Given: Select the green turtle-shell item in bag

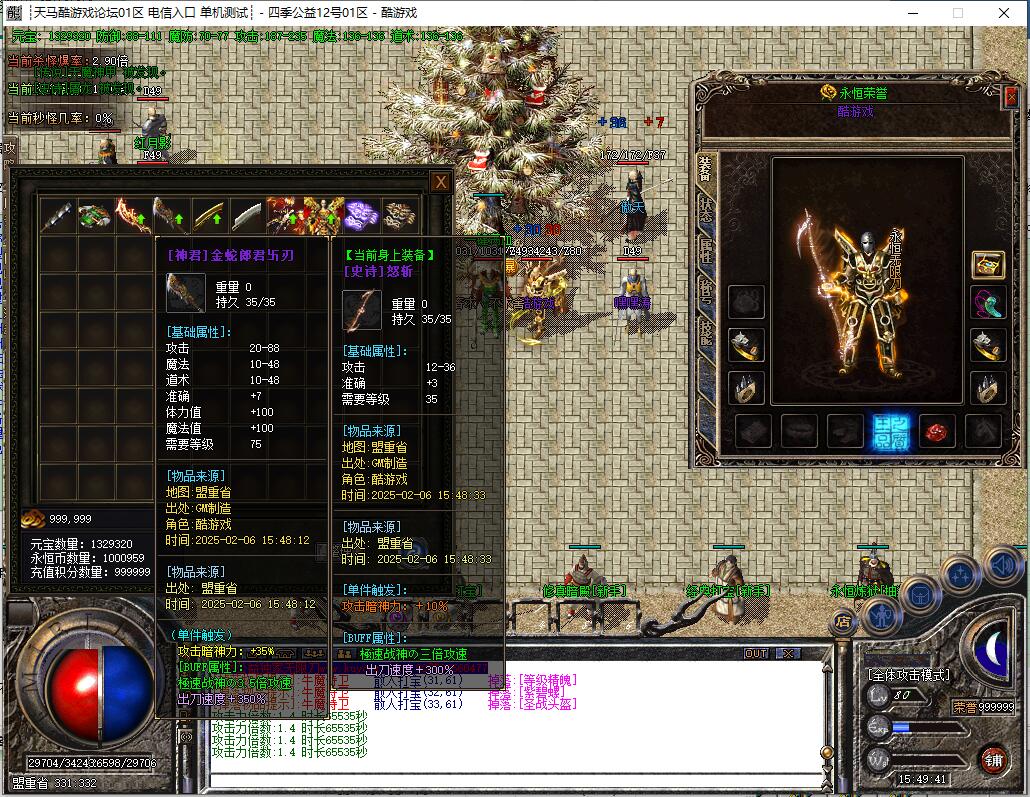Looking at the screenshot, I should click(x=96, y=215).
